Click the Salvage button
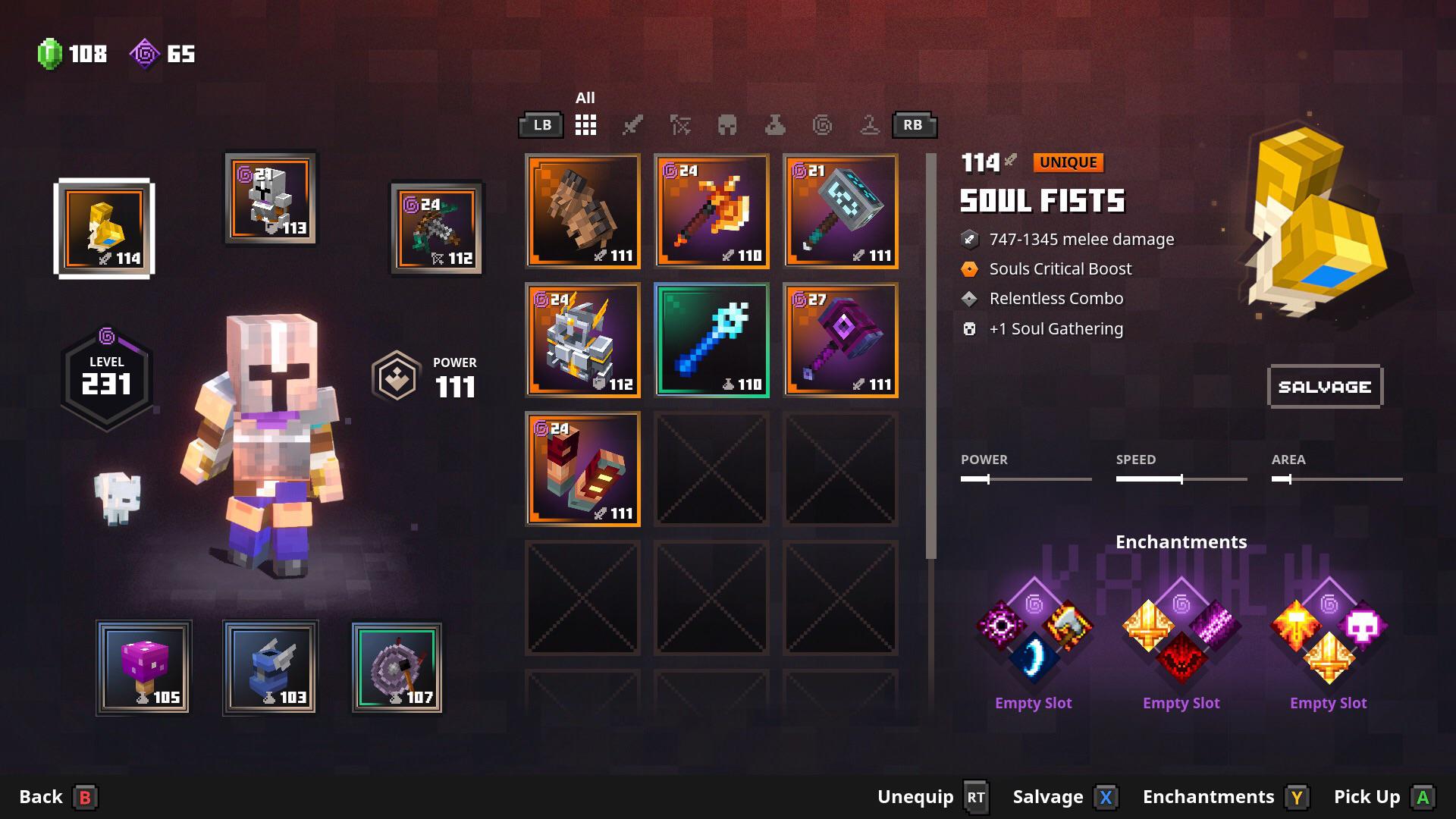This screenshot has height=819, width=1456. click(1325, 387)
